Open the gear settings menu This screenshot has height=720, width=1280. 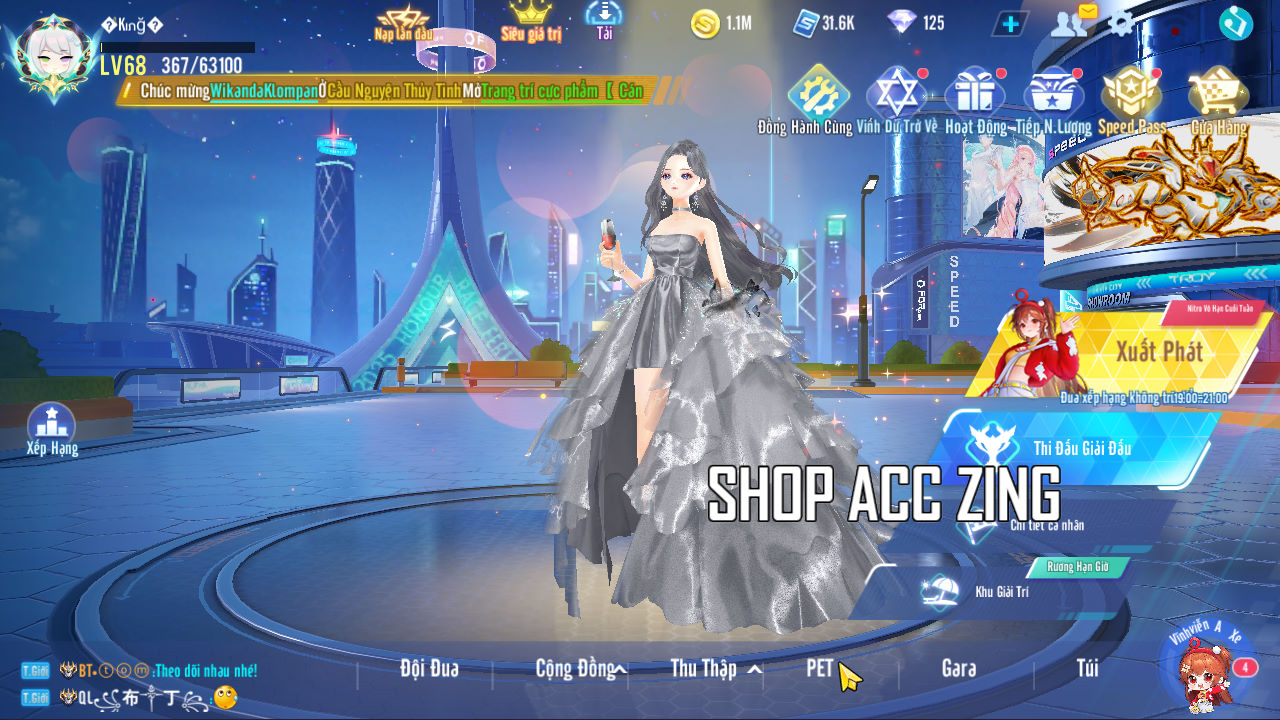pos(1121,22)
